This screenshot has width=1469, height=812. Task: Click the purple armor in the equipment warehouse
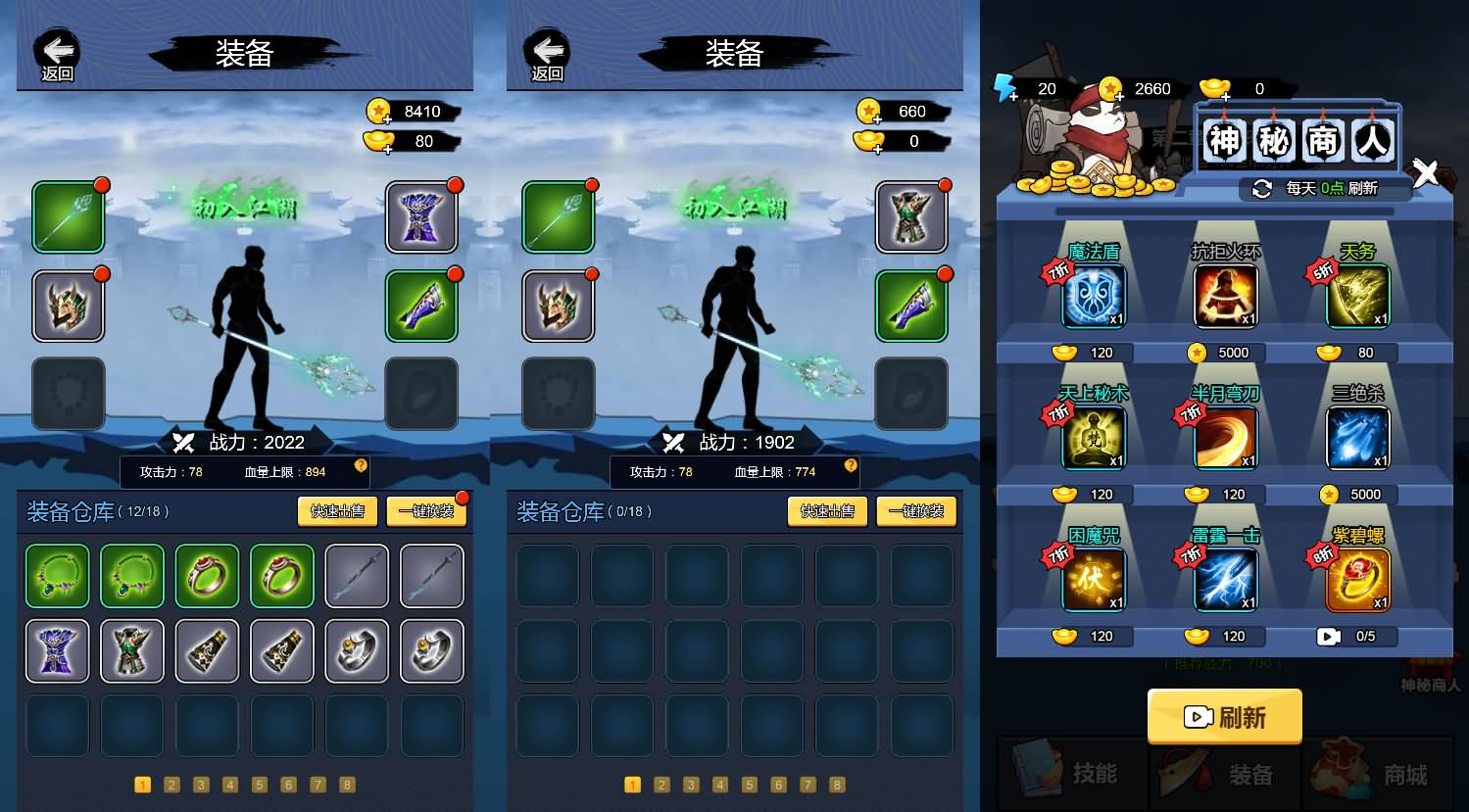pyautogui.click(x=57, y=650)
